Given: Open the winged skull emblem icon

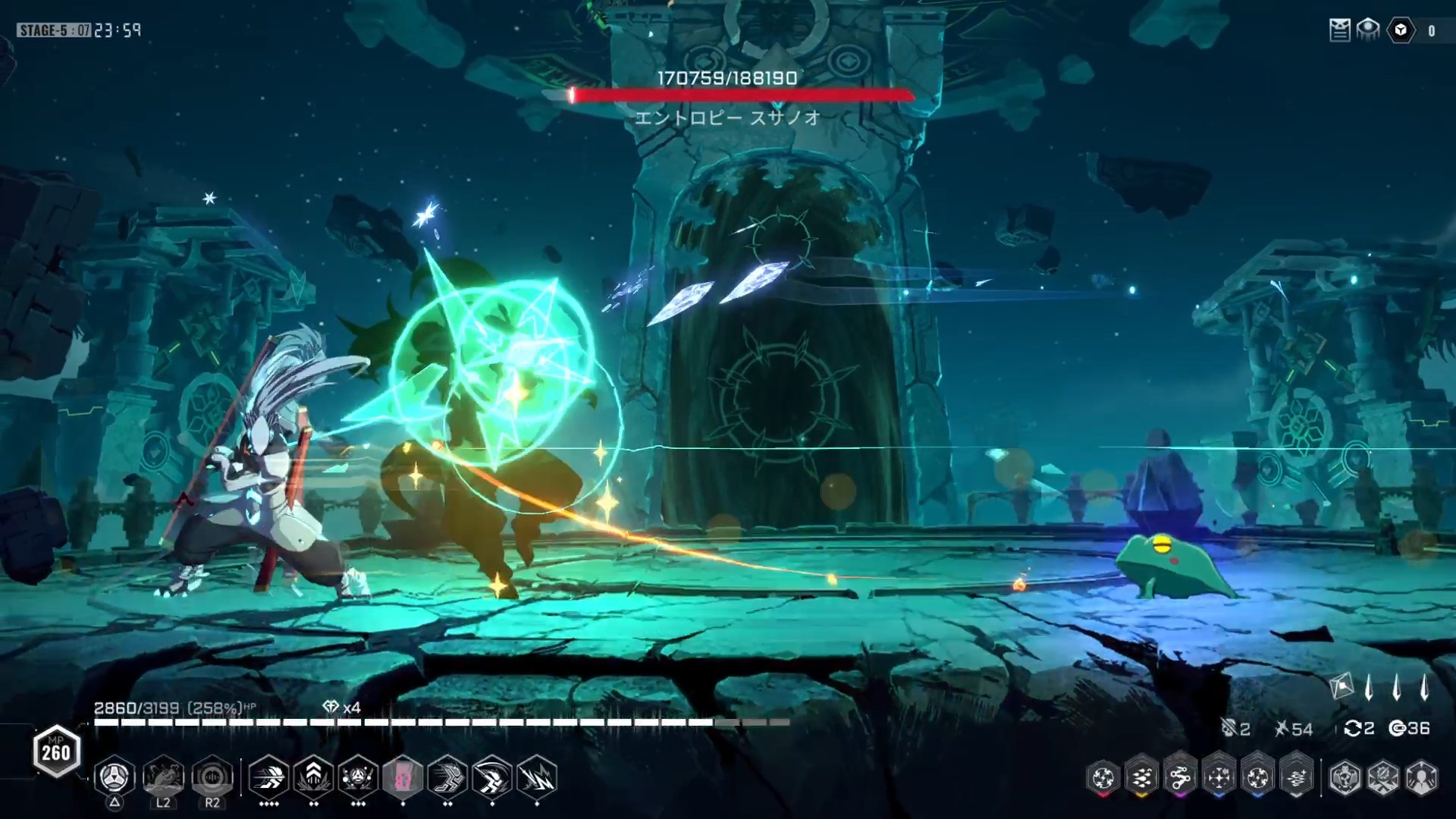Looking at the screenshot, I should pyautogui.click(x=1345, y=778).
